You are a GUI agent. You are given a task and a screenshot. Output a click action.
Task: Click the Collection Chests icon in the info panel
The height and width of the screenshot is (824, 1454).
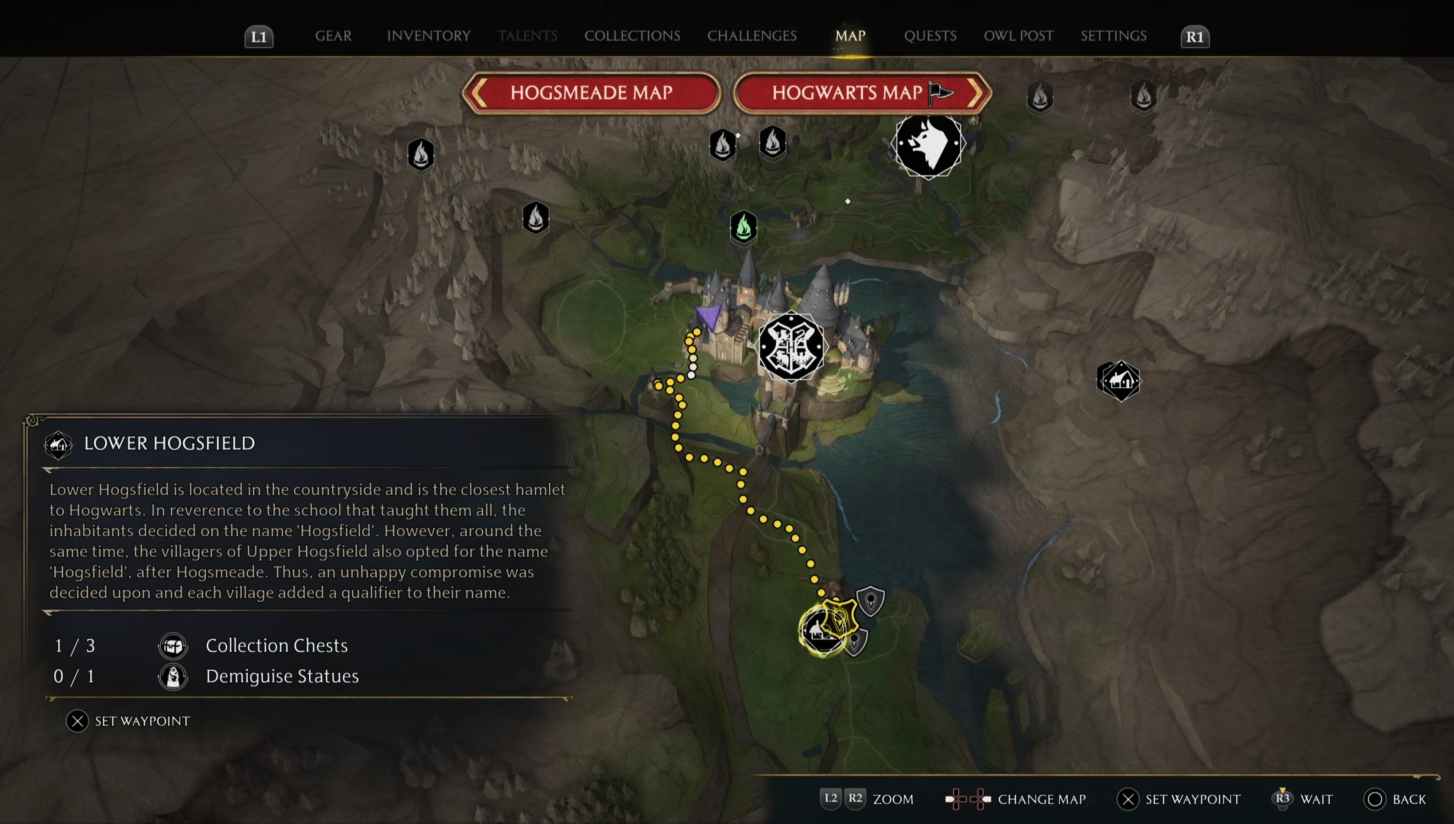click(172, 646)
